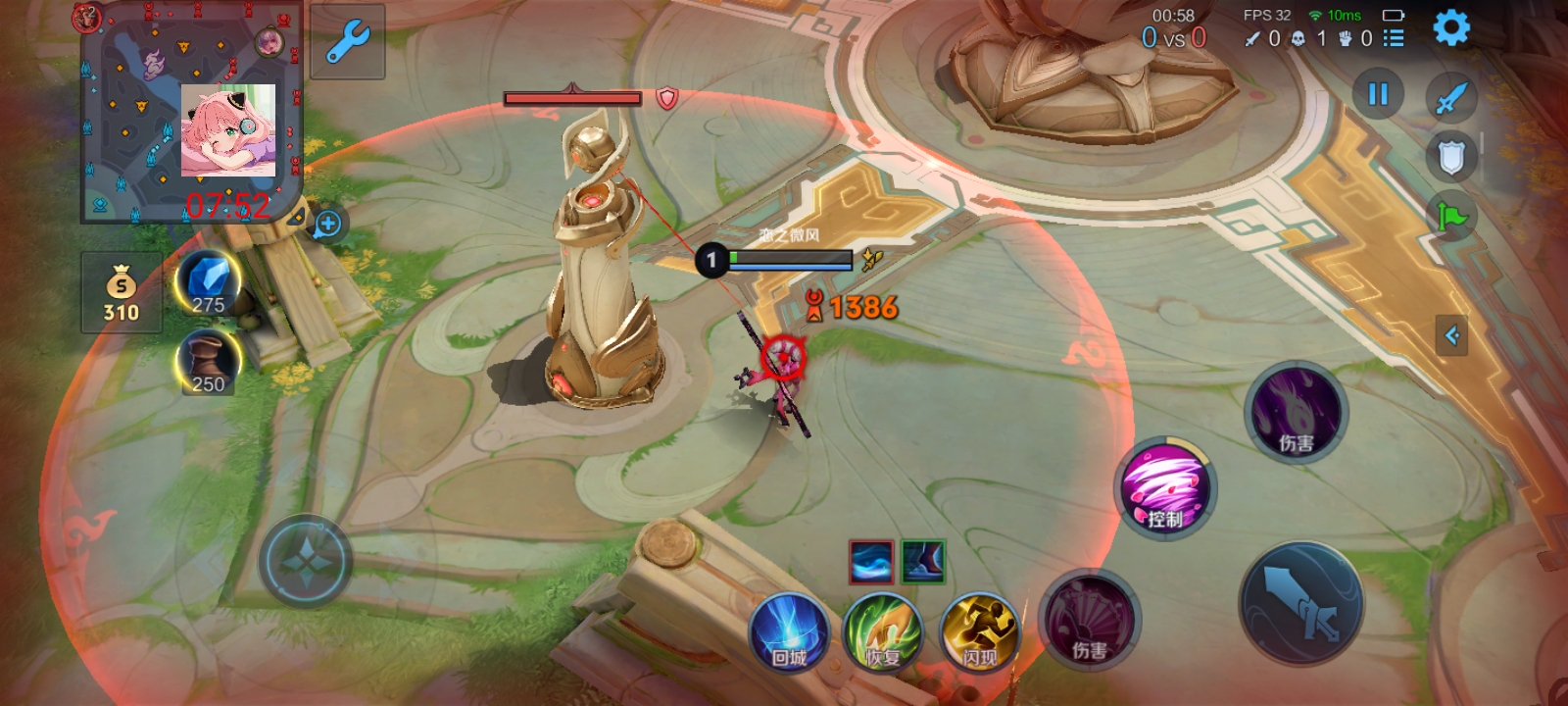
Task: Pause the game with the pause button
Action: 1378,94
